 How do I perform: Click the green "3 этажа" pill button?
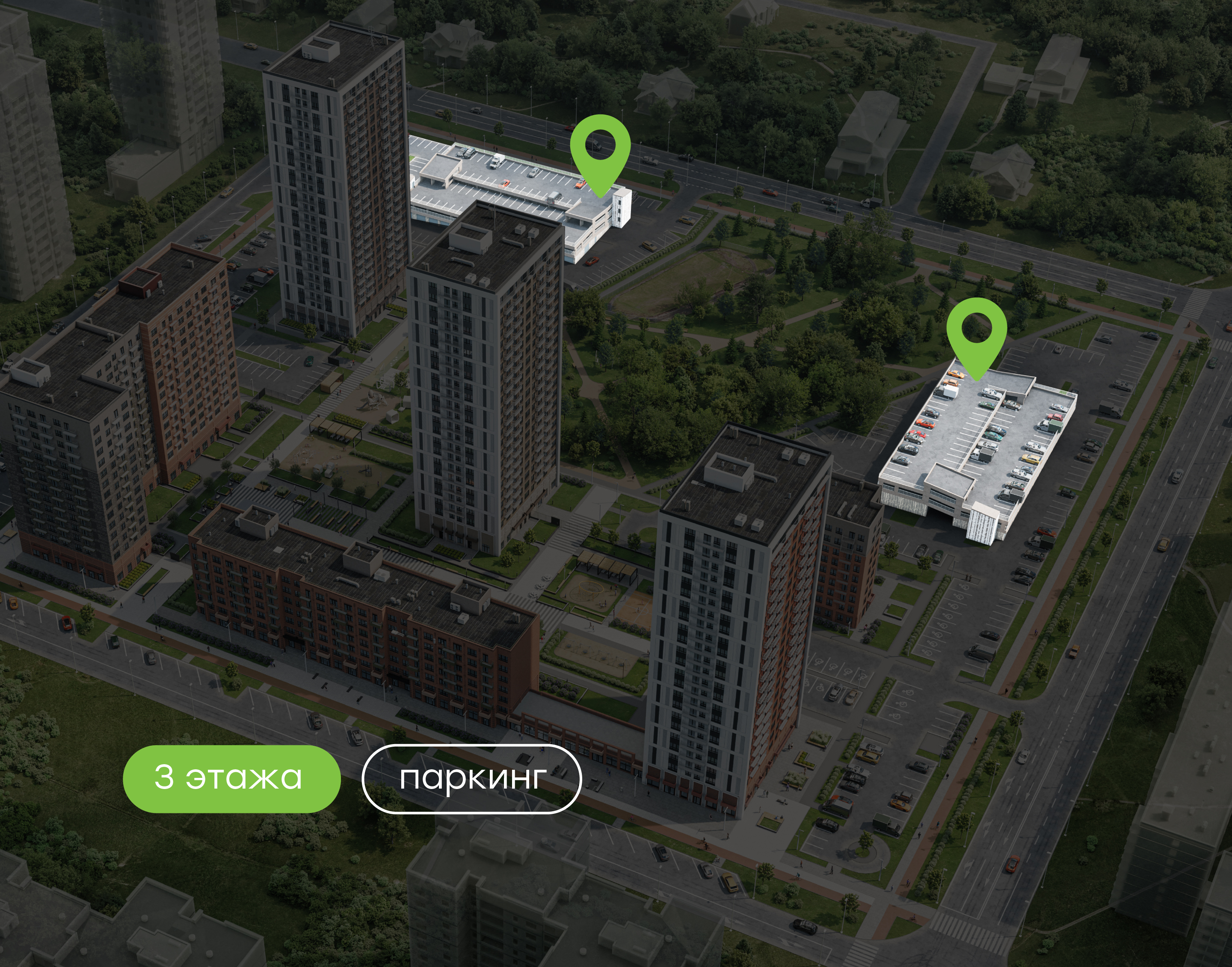(x=231, y=778)
